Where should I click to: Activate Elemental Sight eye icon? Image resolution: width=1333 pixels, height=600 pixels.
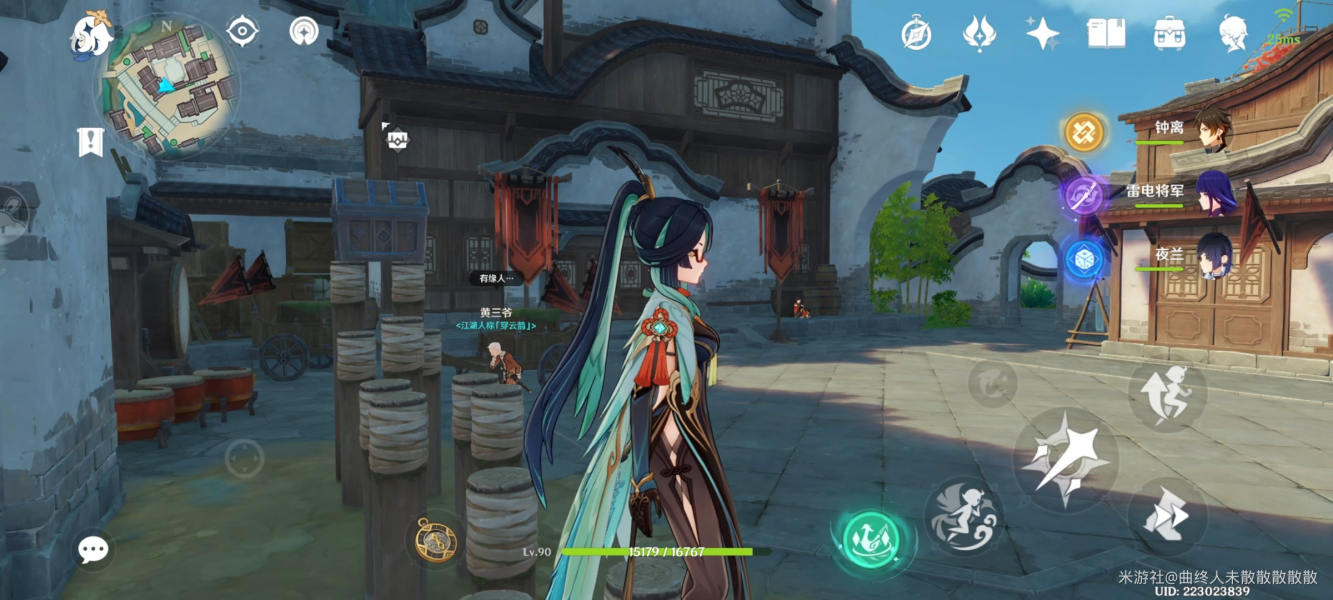click(242, 31)
